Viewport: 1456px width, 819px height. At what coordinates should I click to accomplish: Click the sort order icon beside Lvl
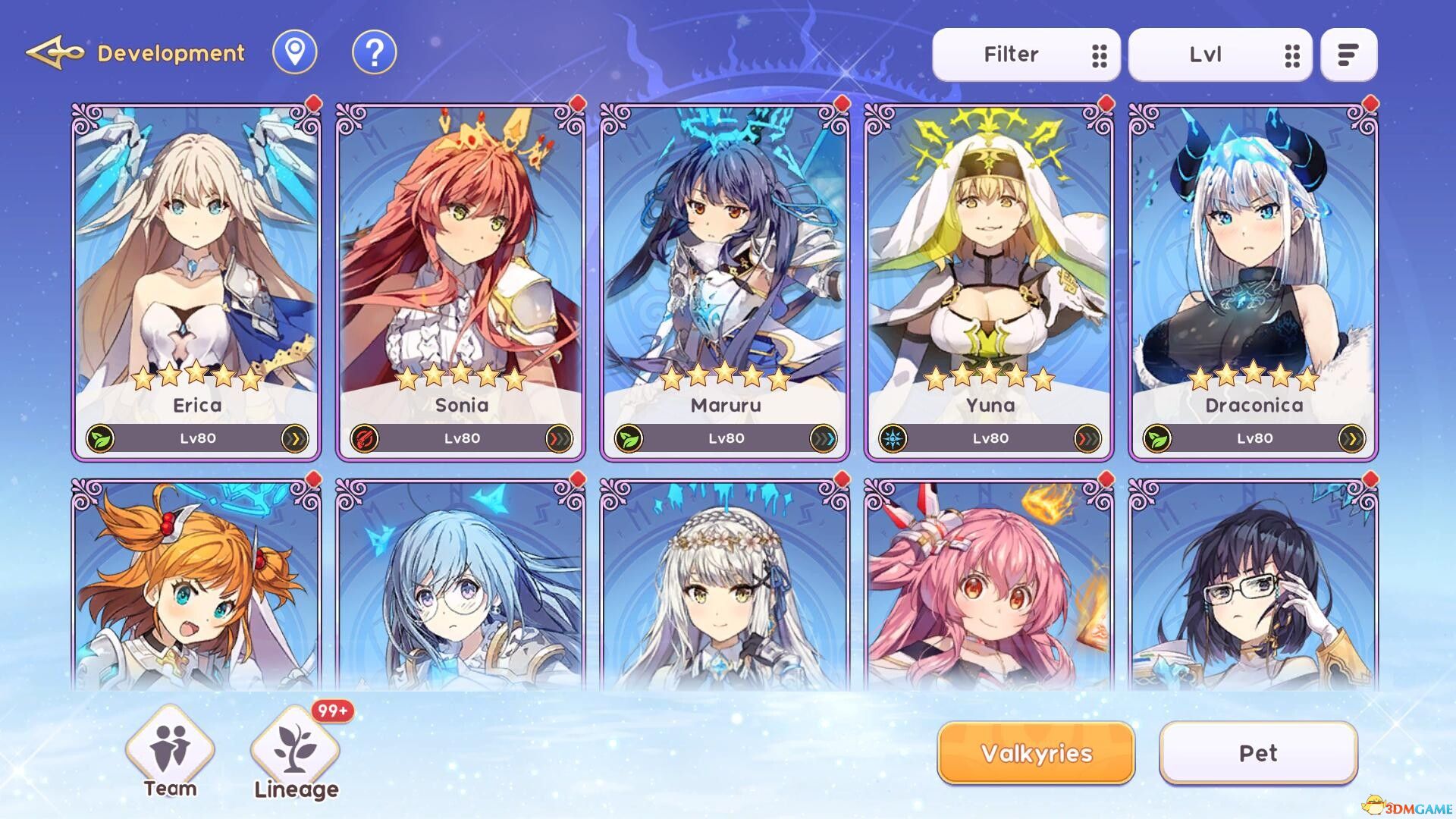pos(1348,53)
